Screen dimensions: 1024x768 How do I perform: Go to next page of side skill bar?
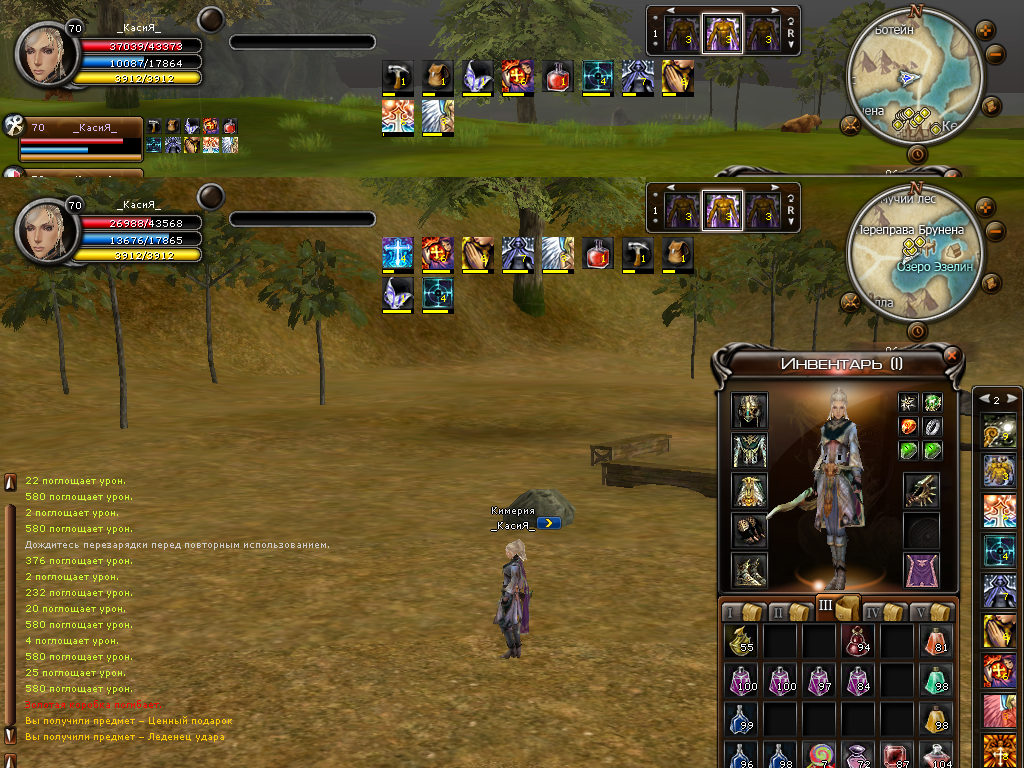coord(1010,399)
